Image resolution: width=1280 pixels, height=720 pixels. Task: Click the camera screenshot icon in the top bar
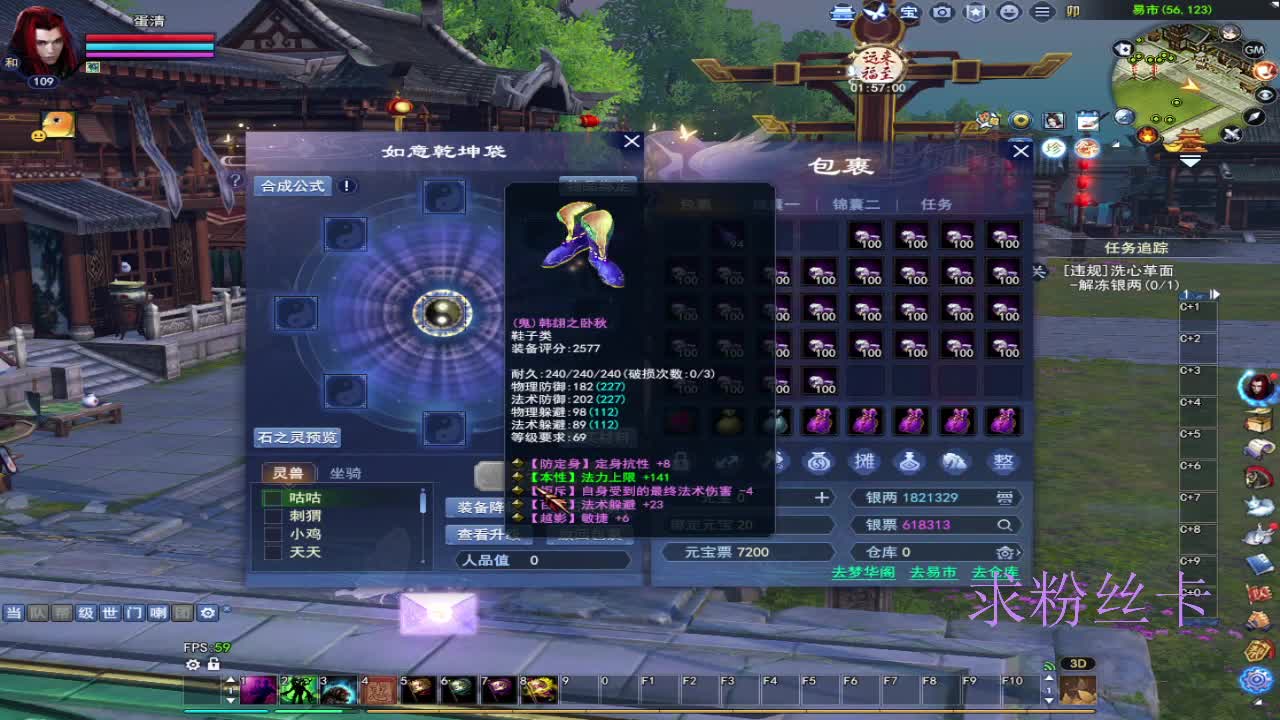(x=941, y=12)
